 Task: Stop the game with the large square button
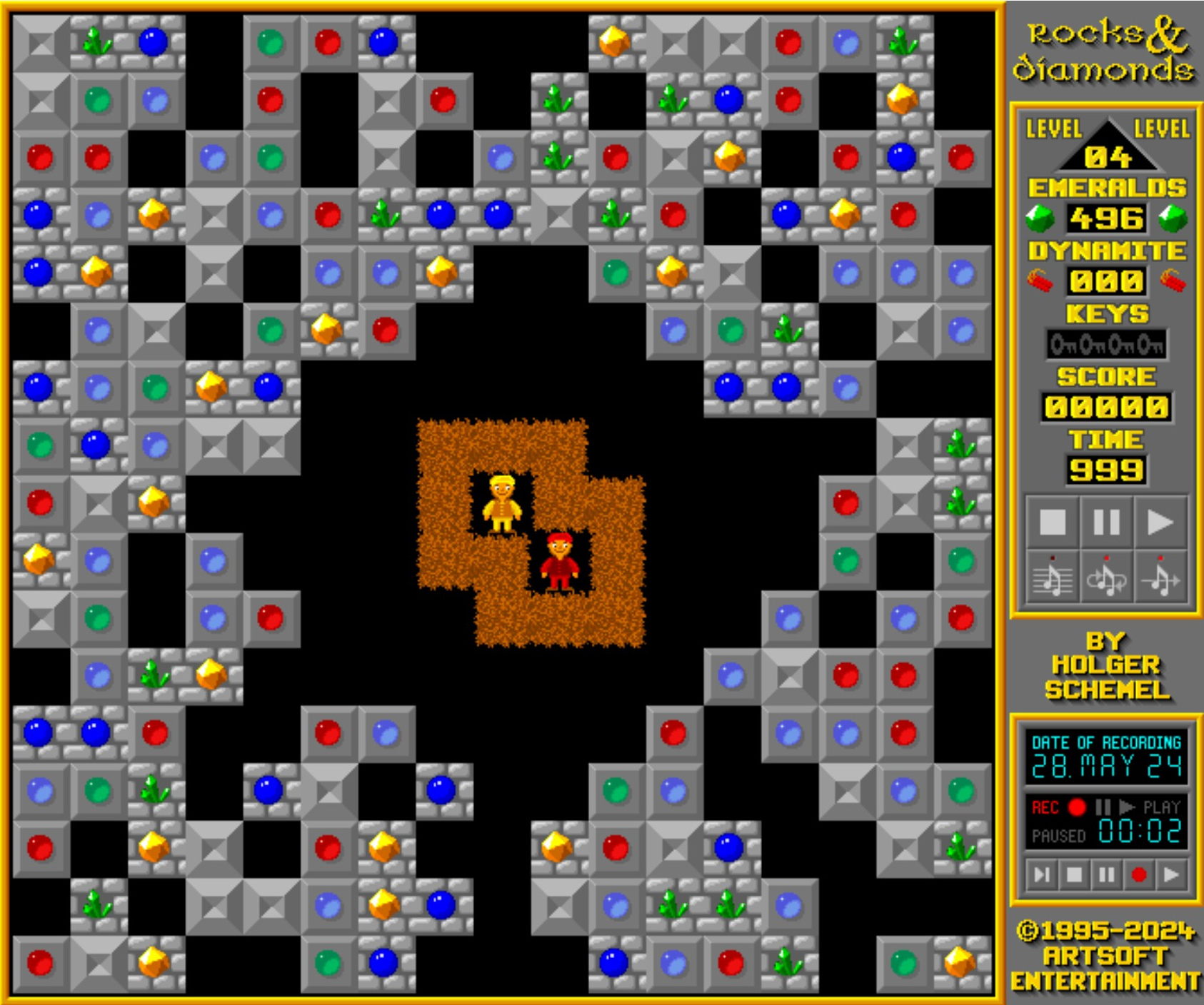coord(1053,522)
